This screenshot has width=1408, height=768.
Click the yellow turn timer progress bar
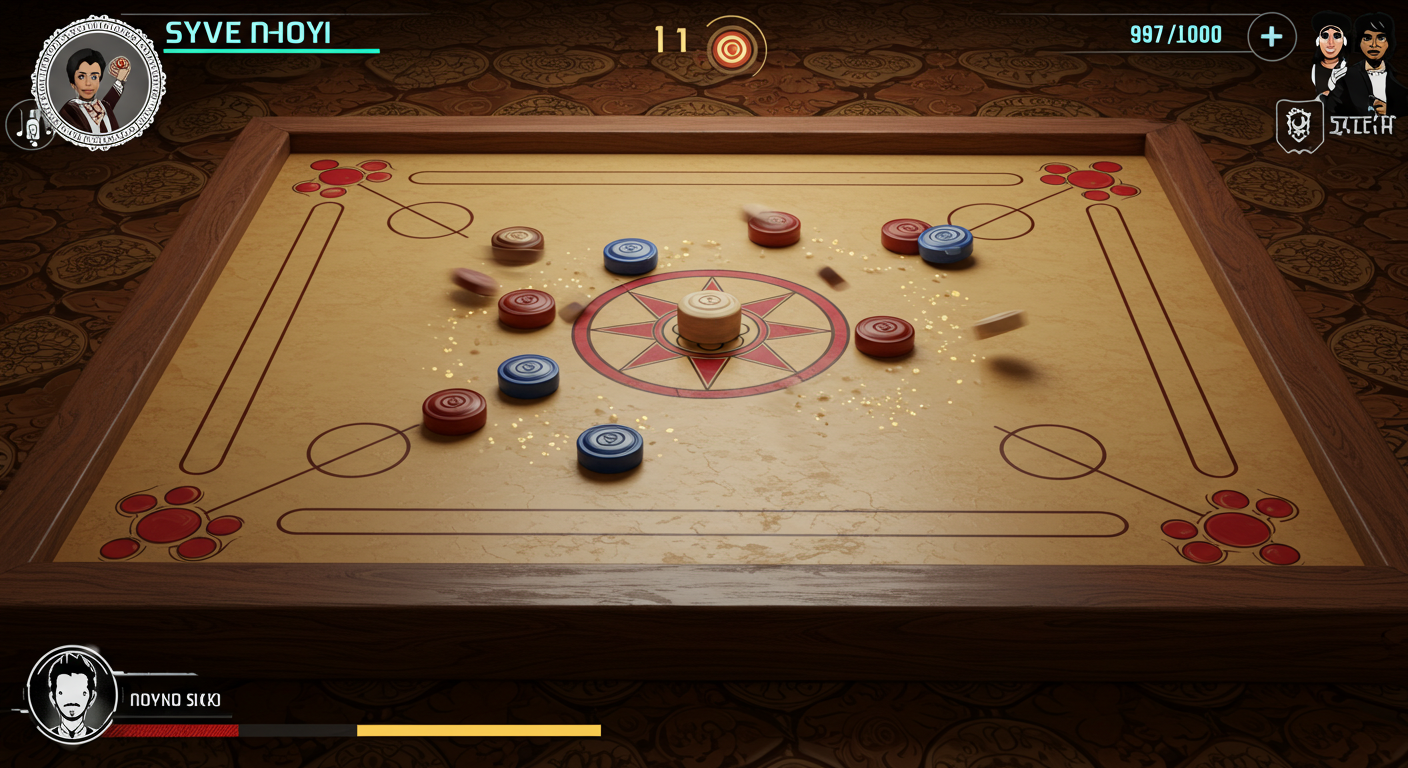(480, 729)
